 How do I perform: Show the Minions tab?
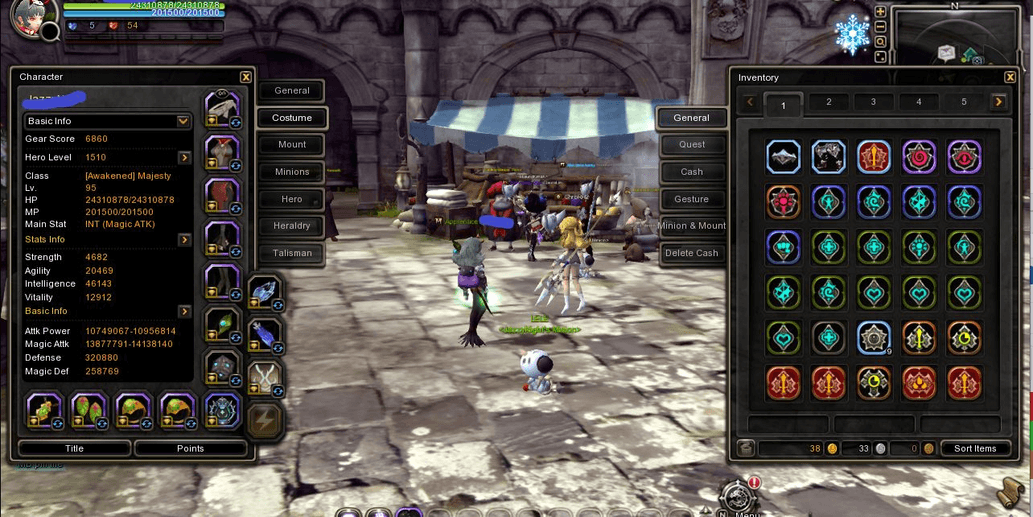coord(292,172)
